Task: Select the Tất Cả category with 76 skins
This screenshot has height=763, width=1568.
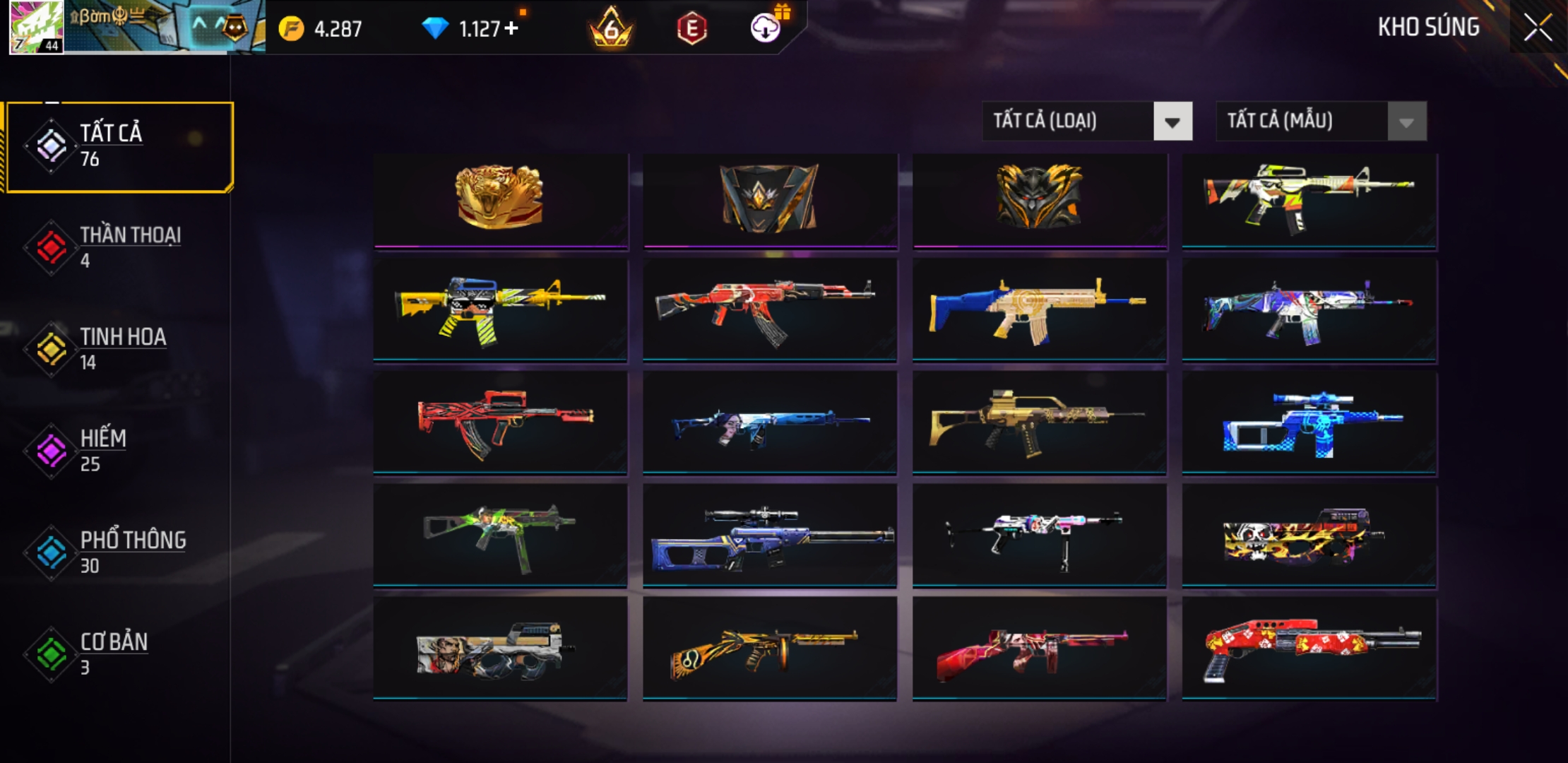Action: coord(120,146)
